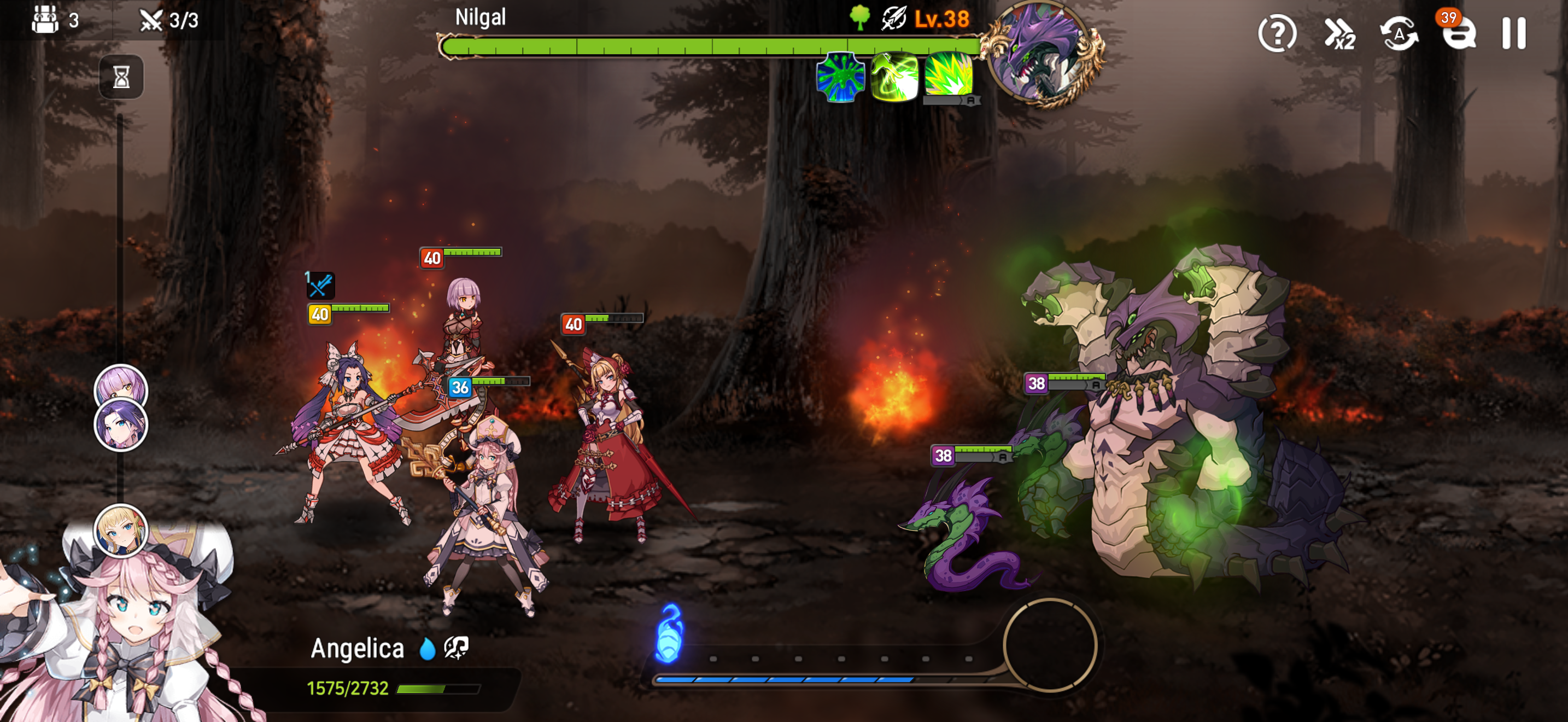This screenshot has width=1568, height=722.
Task: Pause the battle
Action: 1514,33
